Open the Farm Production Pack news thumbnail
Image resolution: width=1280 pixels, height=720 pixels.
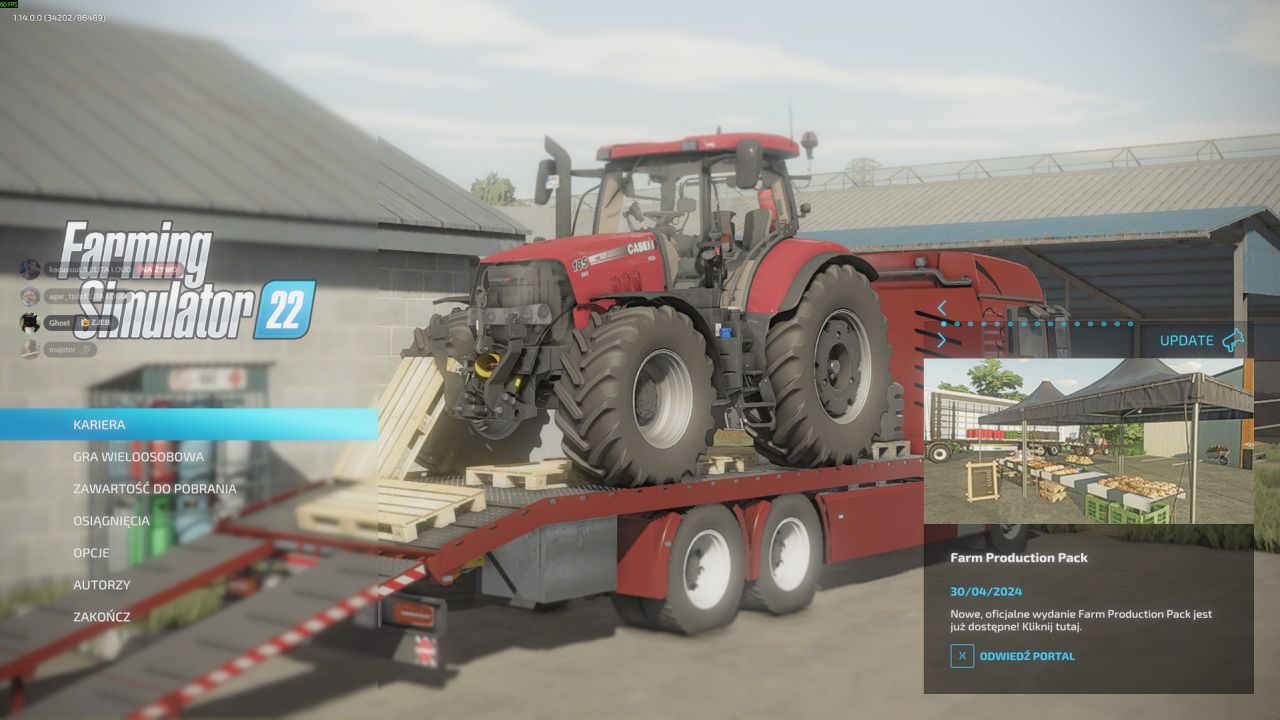(x=1088, y=441)
